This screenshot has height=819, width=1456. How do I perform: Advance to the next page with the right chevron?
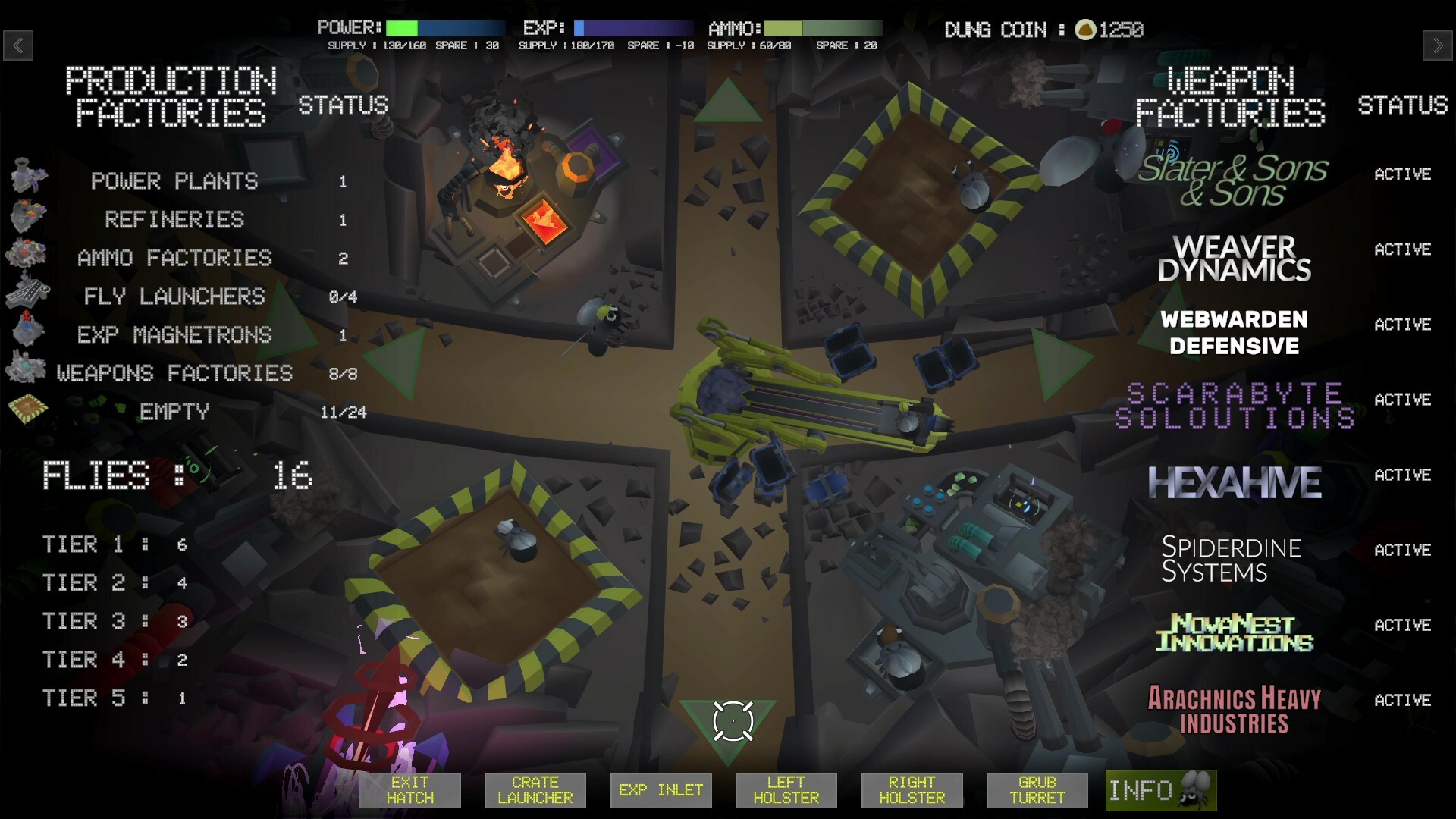1438,45
